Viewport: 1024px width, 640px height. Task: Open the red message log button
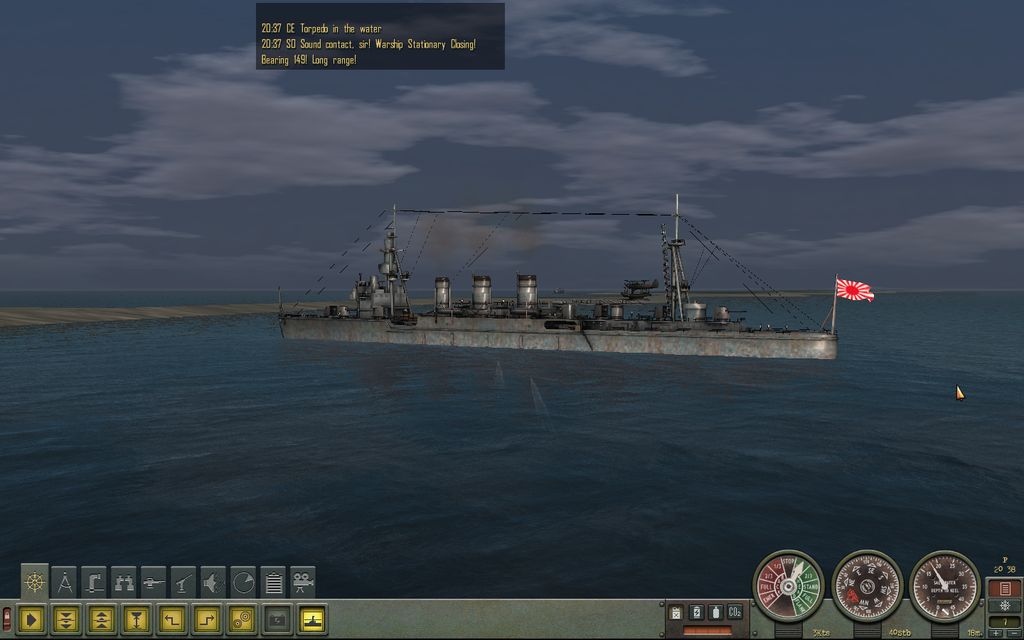pyautogui.click(x=1003, y=588)
